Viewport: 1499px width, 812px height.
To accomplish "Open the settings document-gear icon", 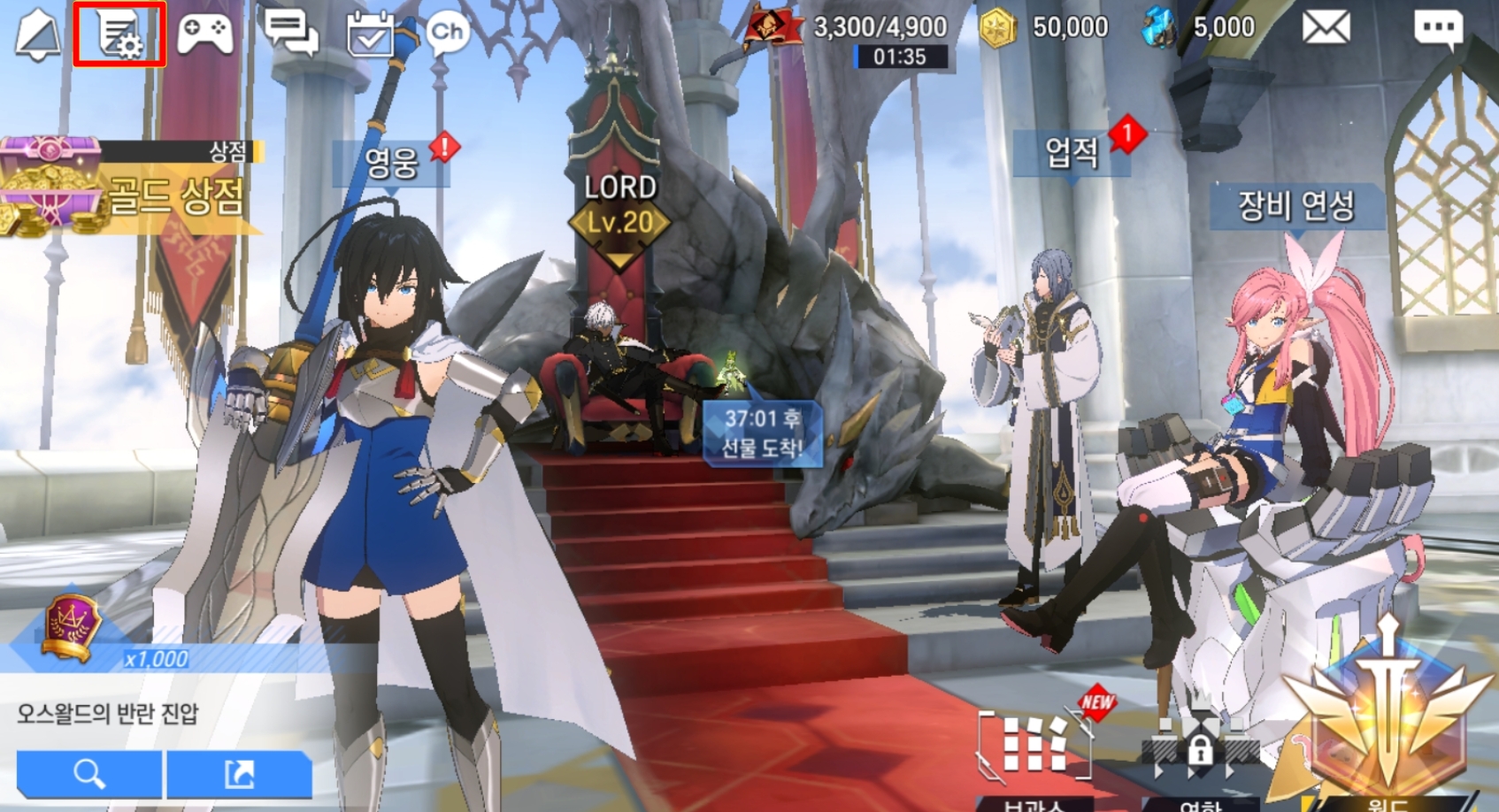I will [x=119, y=34].
